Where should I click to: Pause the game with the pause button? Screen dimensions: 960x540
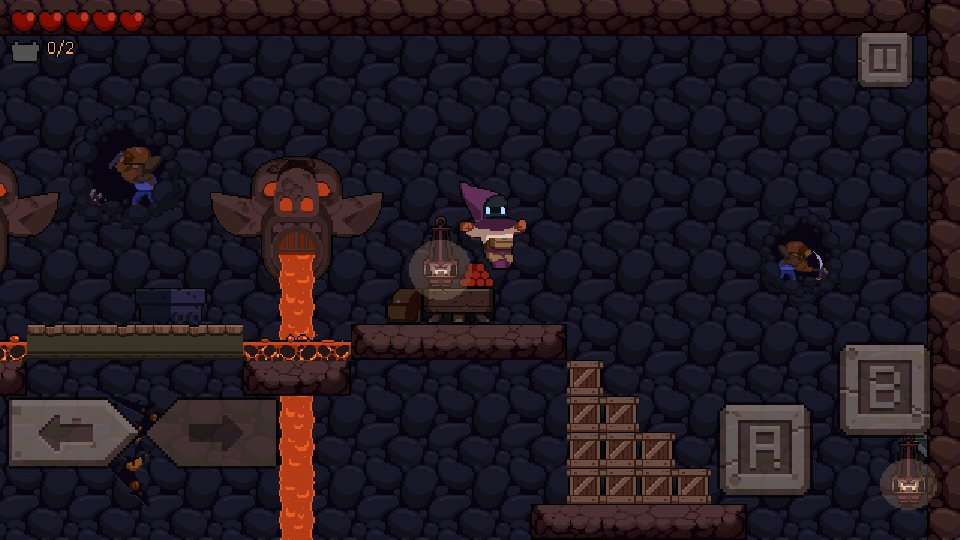click(885, 60)
